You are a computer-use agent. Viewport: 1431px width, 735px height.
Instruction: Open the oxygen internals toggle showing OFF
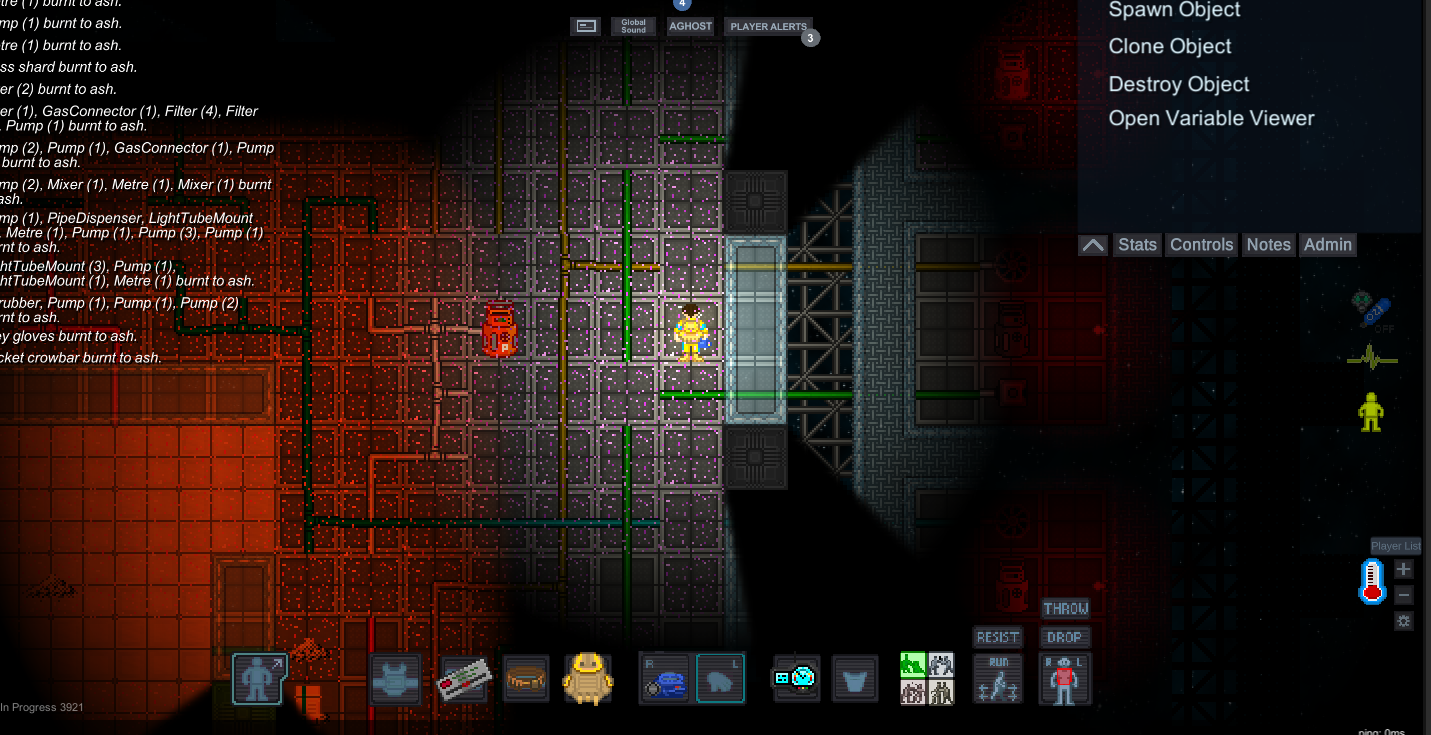click(1371, 312)
